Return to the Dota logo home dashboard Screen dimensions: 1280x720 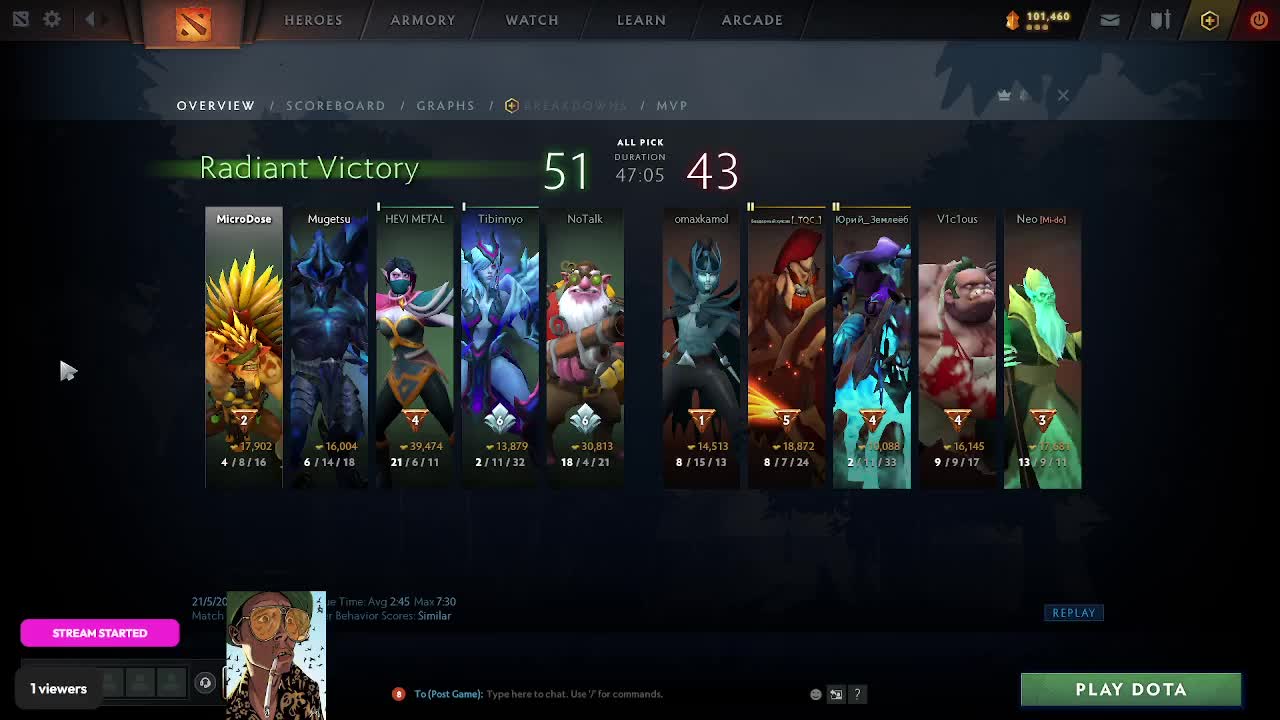click(193, 22)
